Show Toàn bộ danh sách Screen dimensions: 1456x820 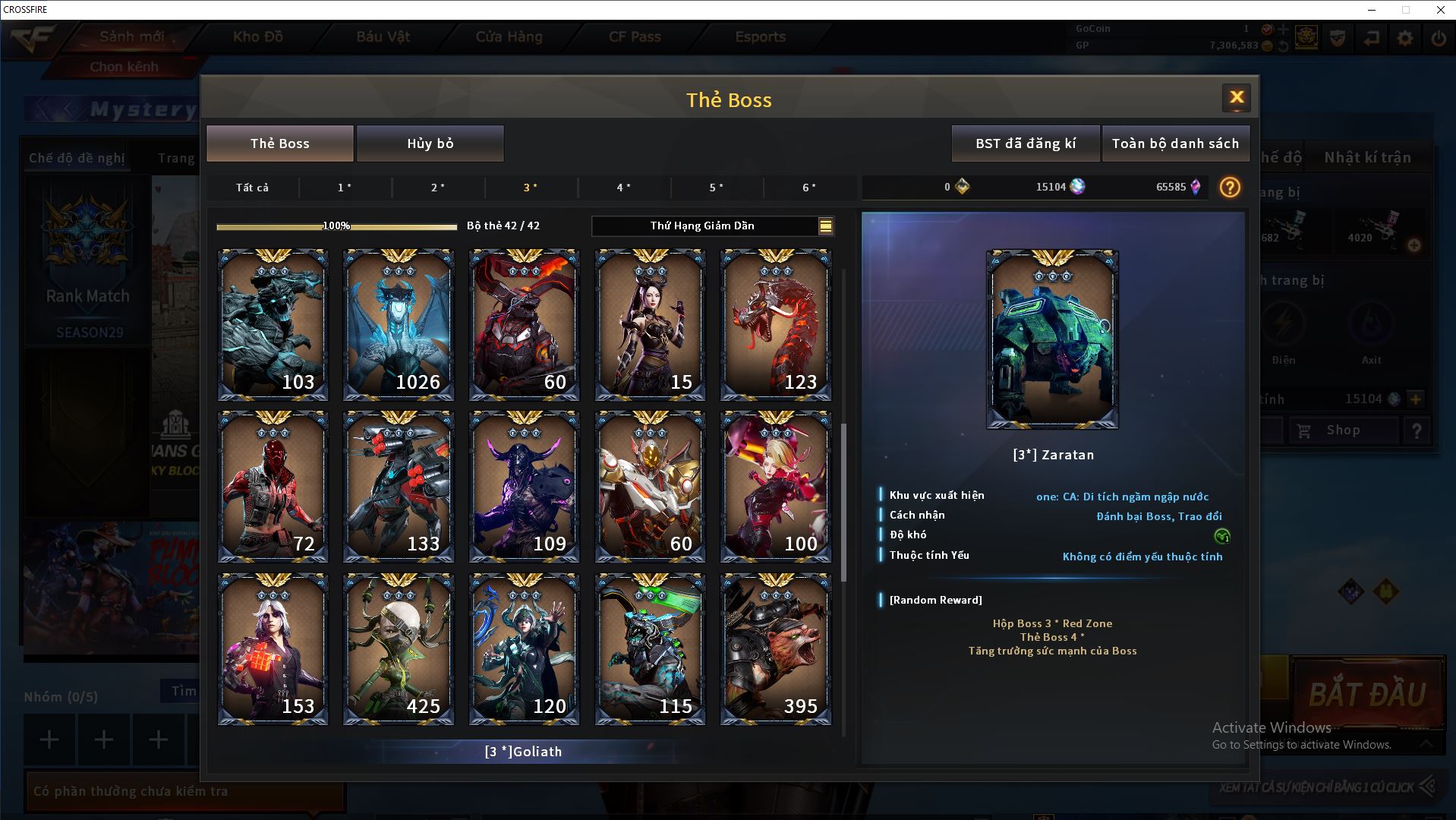click(x=1174, y=143)
